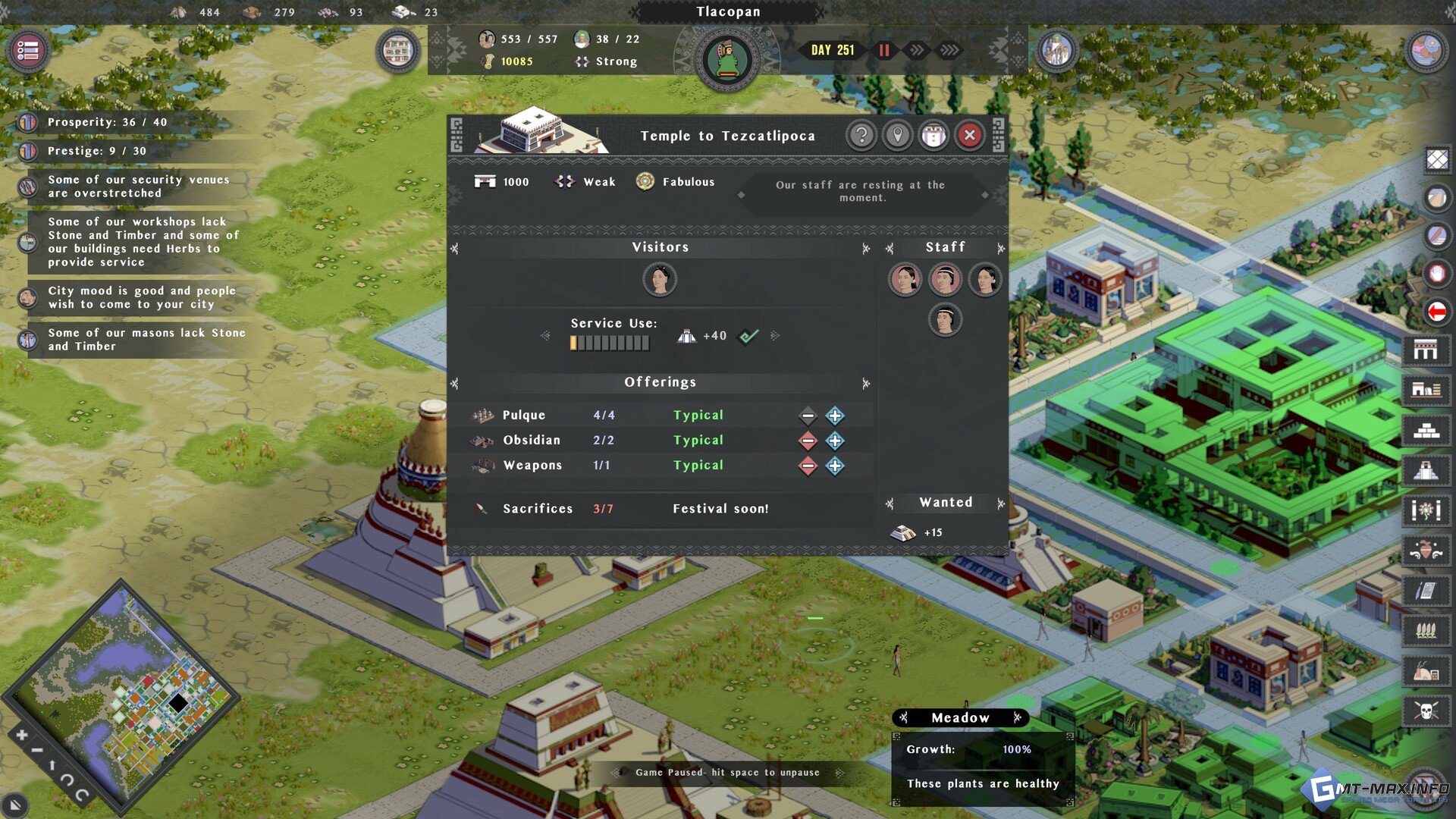
Task: Click the locate building pin button
Action: click(x=898, y=136)
